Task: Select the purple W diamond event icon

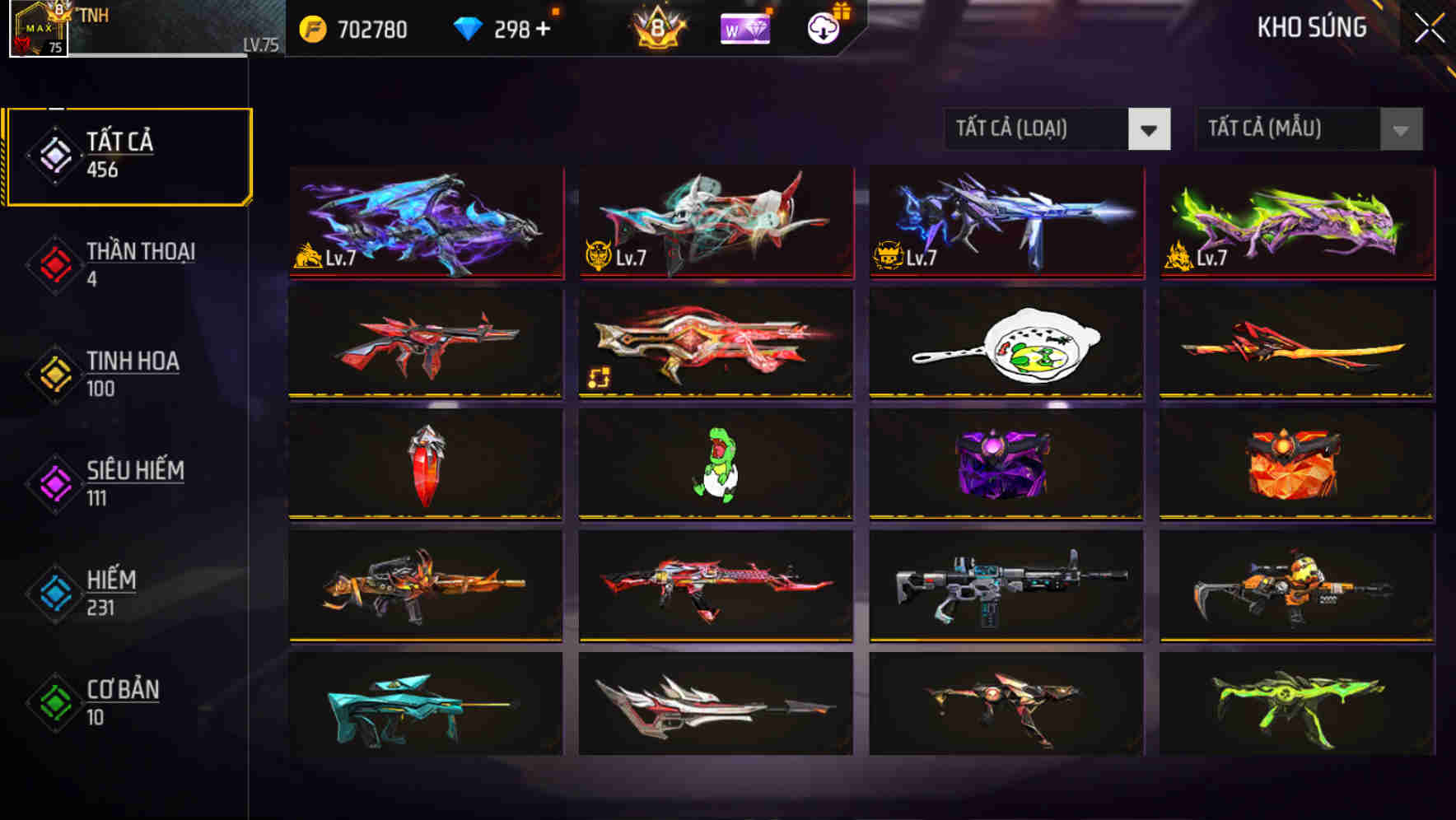Action: [744, 27]
